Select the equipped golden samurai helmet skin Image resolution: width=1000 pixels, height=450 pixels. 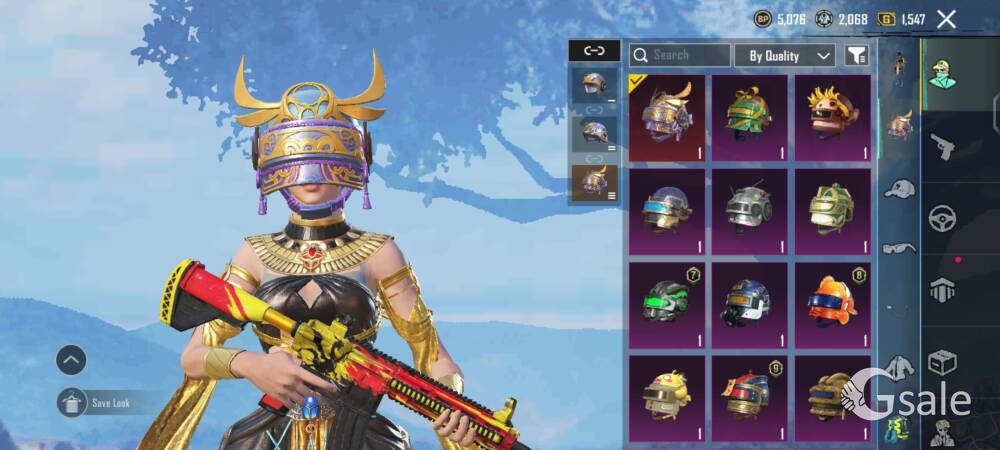pos(667,117)
